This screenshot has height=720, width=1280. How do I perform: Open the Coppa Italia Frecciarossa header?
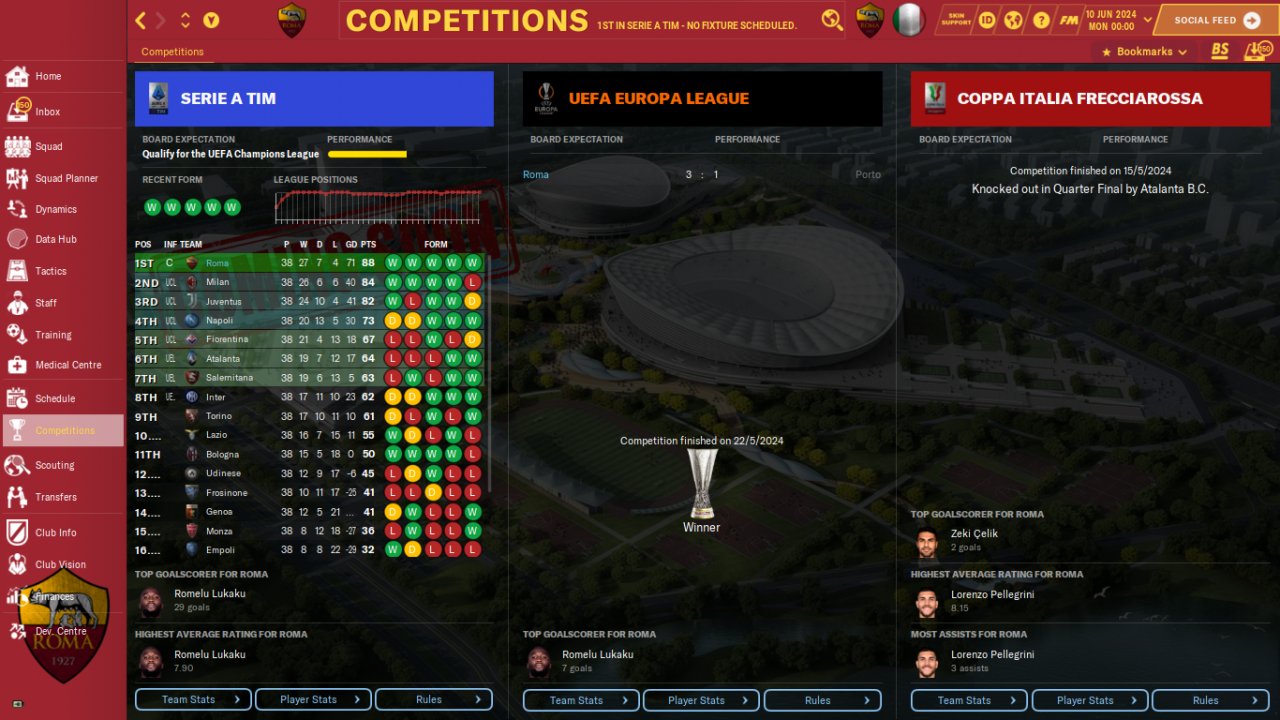pyautogui.click(x=1090, y=99)
